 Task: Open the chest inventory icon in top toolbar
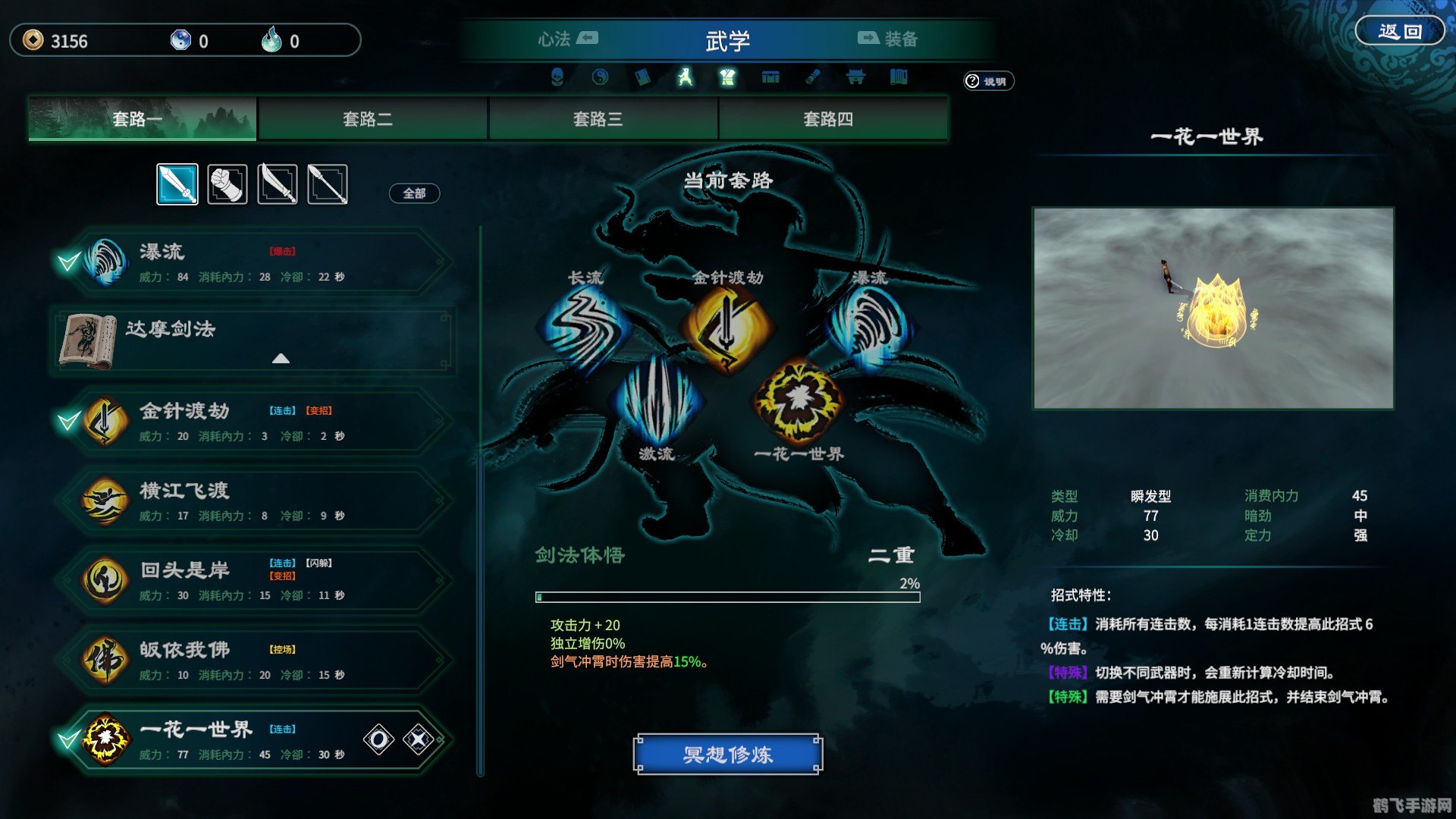pyautogui.click(x=770, y=77)
